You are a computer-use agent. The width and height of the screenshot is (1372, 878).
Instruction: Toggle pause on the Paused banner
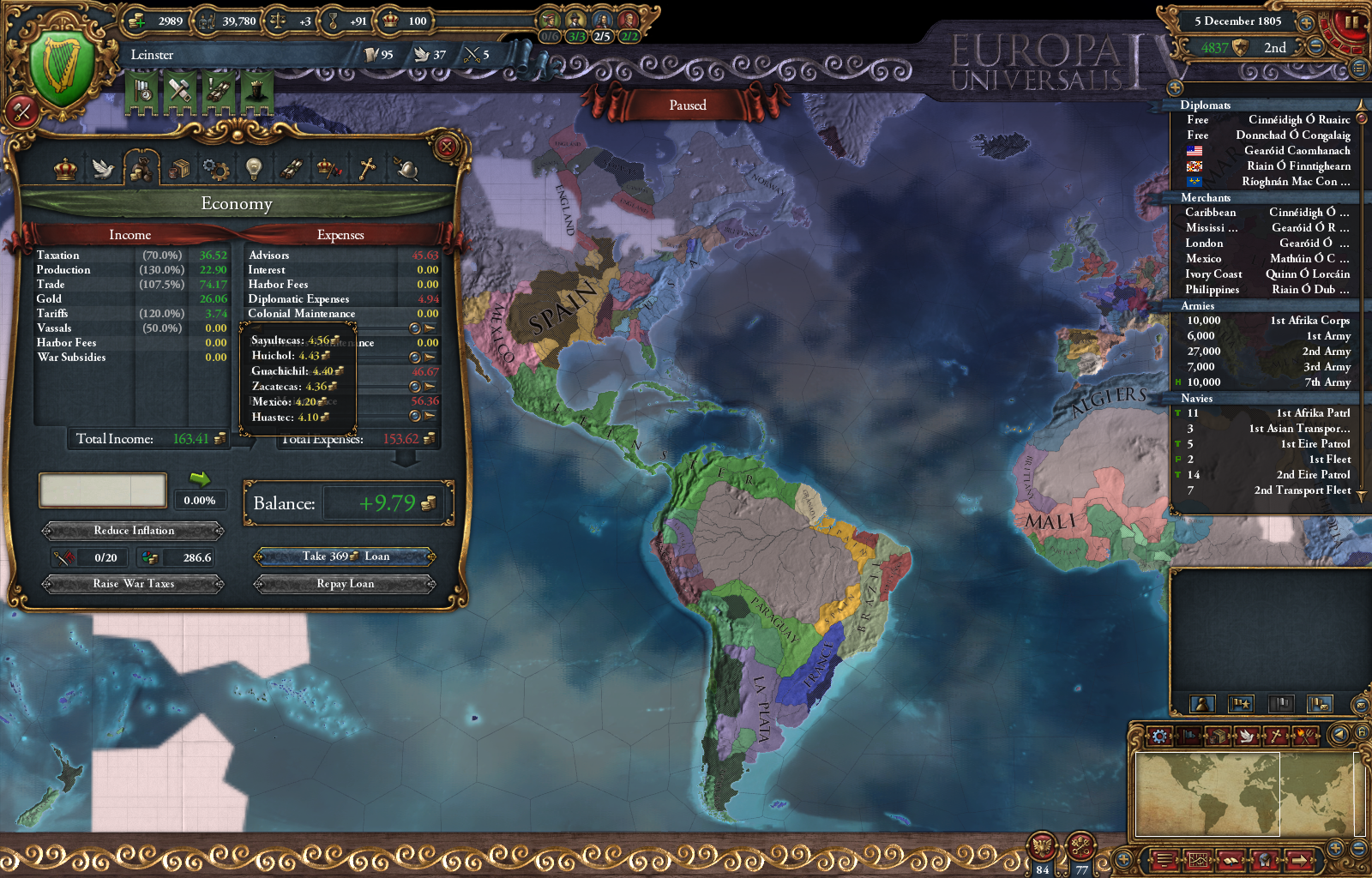tap(689, 105)
